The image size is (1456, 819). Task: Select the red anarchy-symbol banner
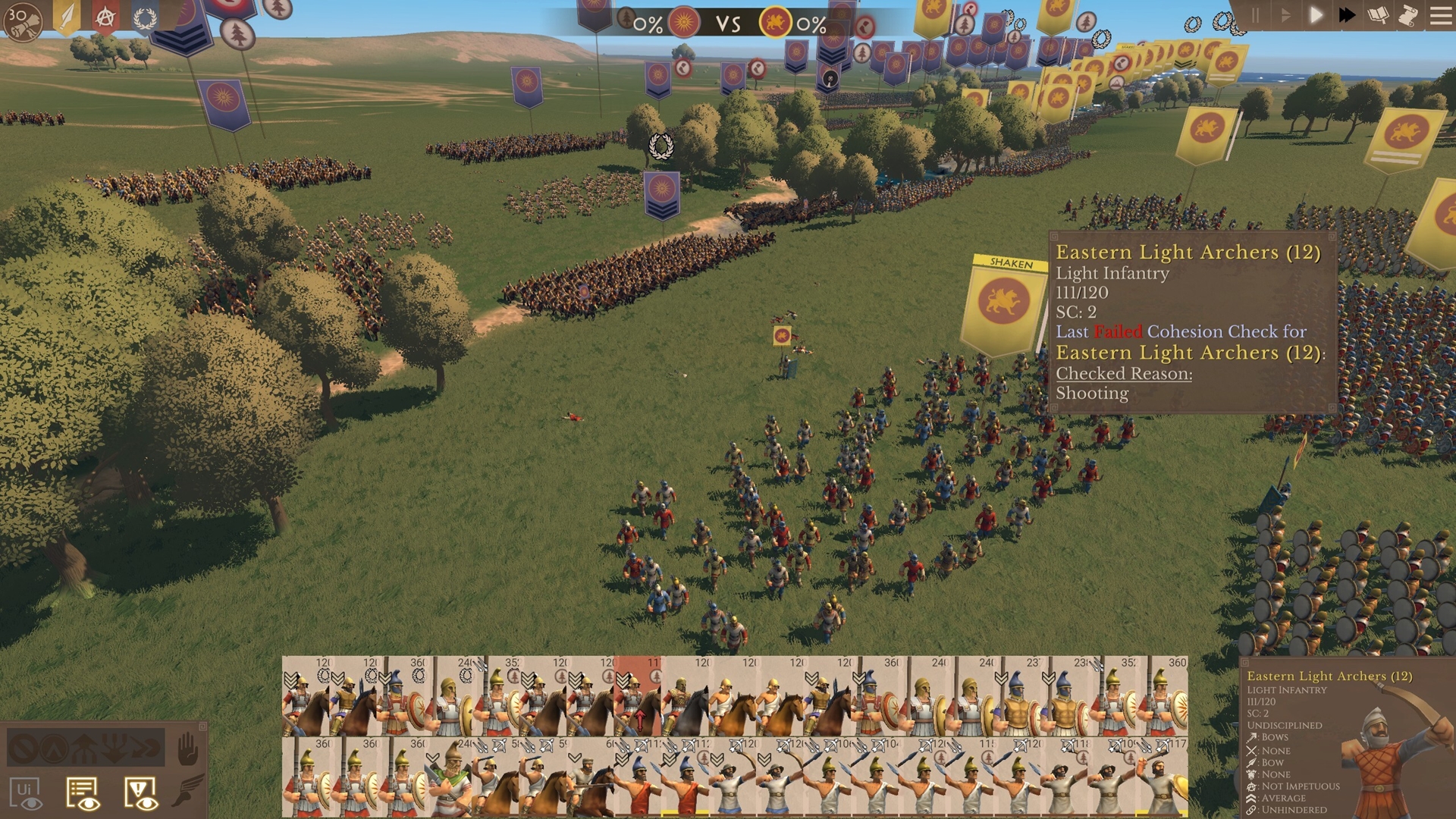tap(105, 17)
